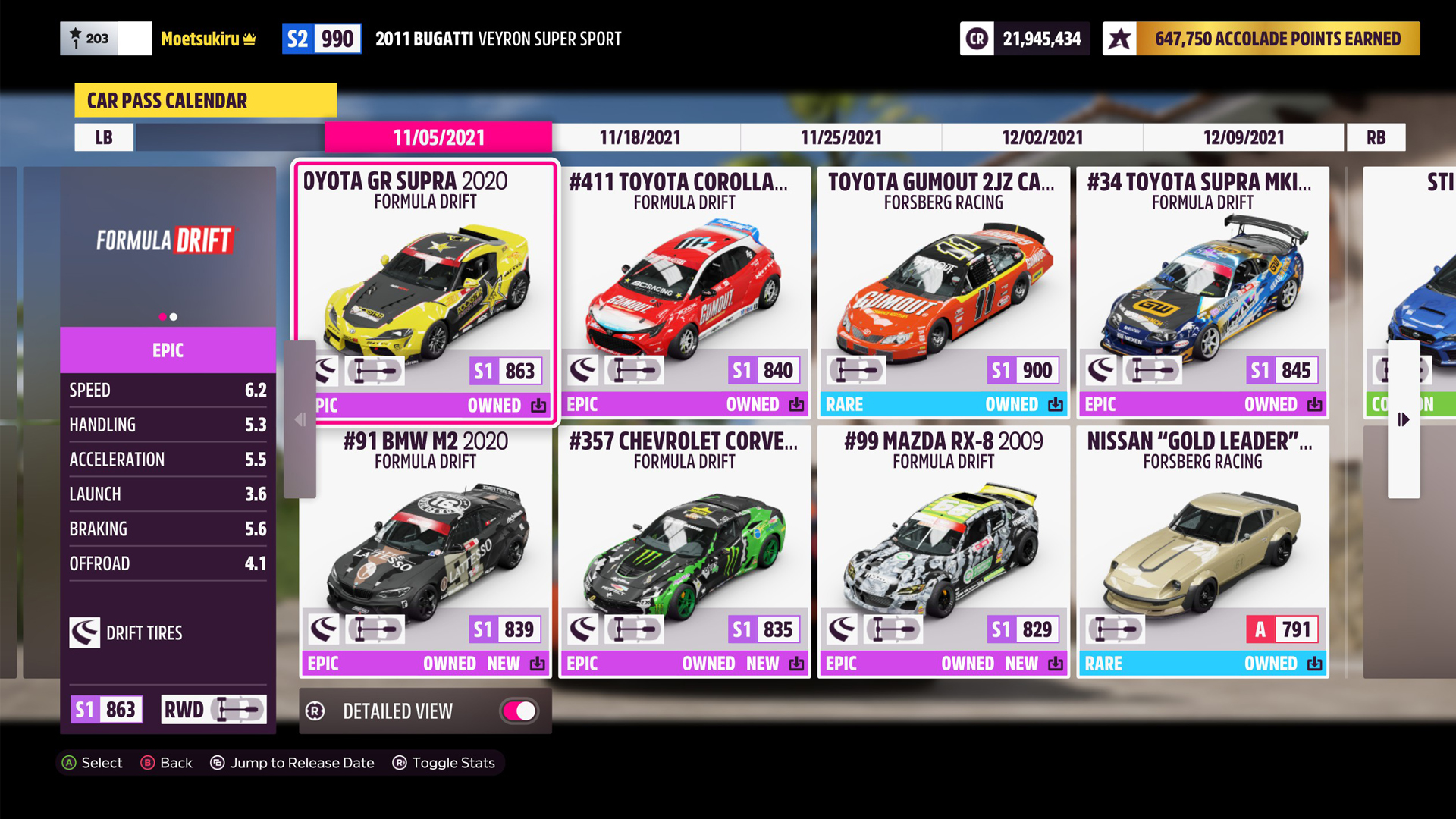
Task: Click the CR credits icon
Action: (x=977, y=38)
